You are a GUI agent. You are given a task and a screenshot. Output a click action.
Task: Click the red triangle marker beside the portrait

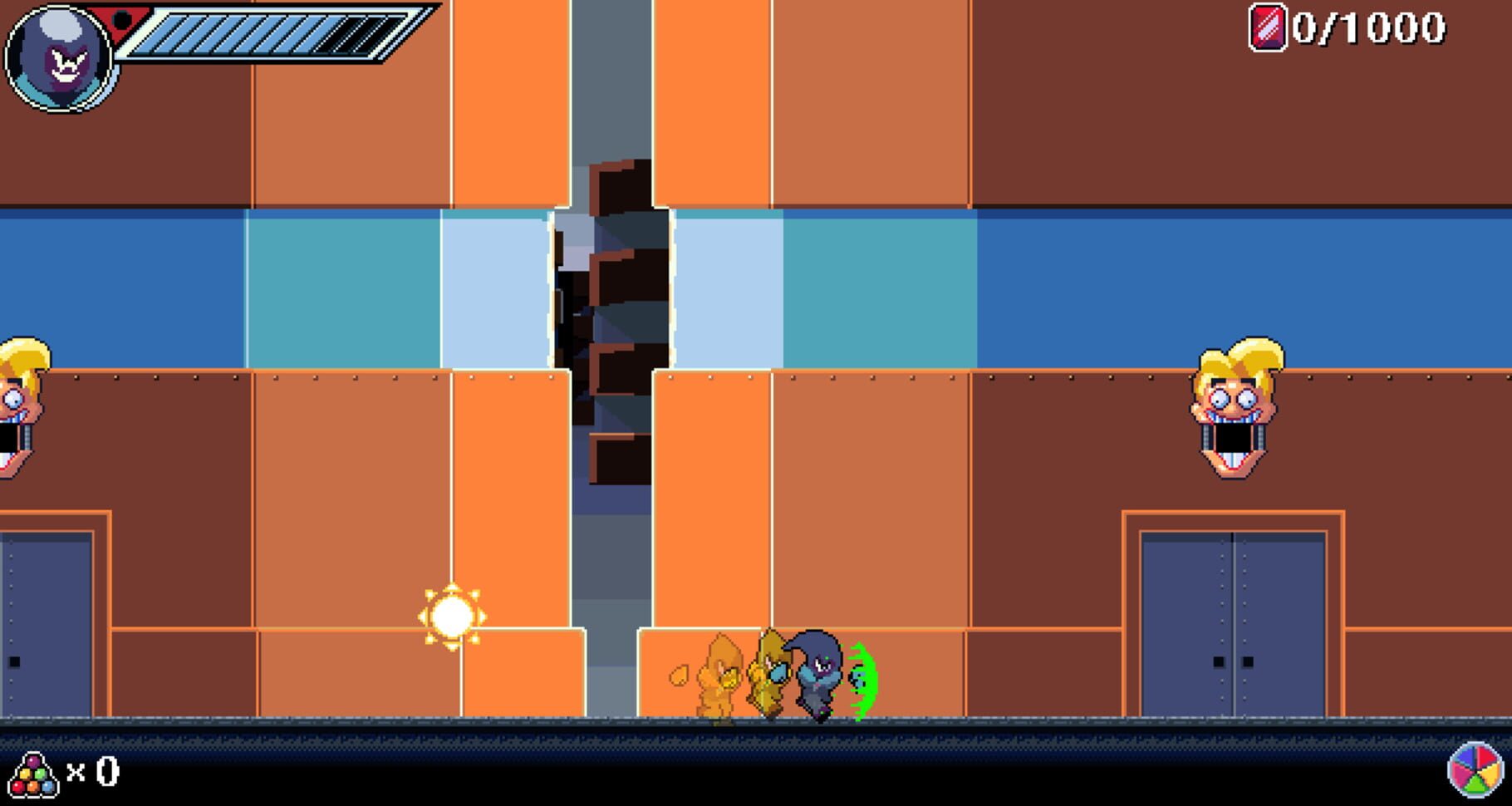click(119, 21)
